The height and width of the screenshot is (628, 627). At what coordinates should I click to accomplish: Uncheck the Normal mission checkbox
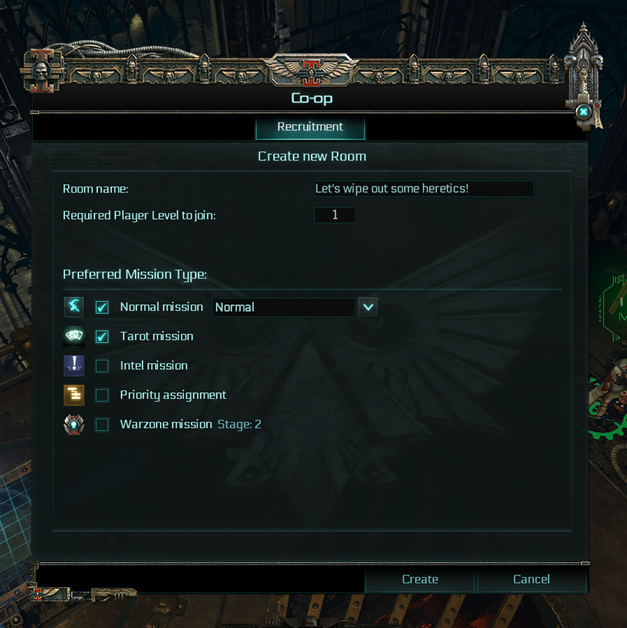102,307
